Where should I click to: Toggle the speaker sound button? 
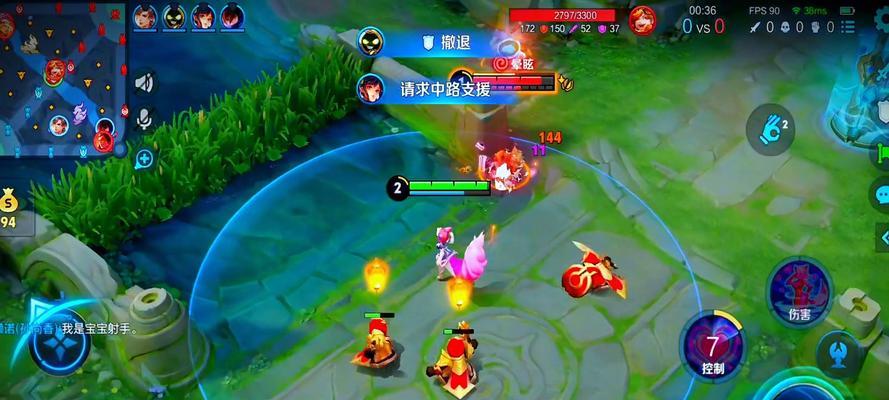point(145,82)
